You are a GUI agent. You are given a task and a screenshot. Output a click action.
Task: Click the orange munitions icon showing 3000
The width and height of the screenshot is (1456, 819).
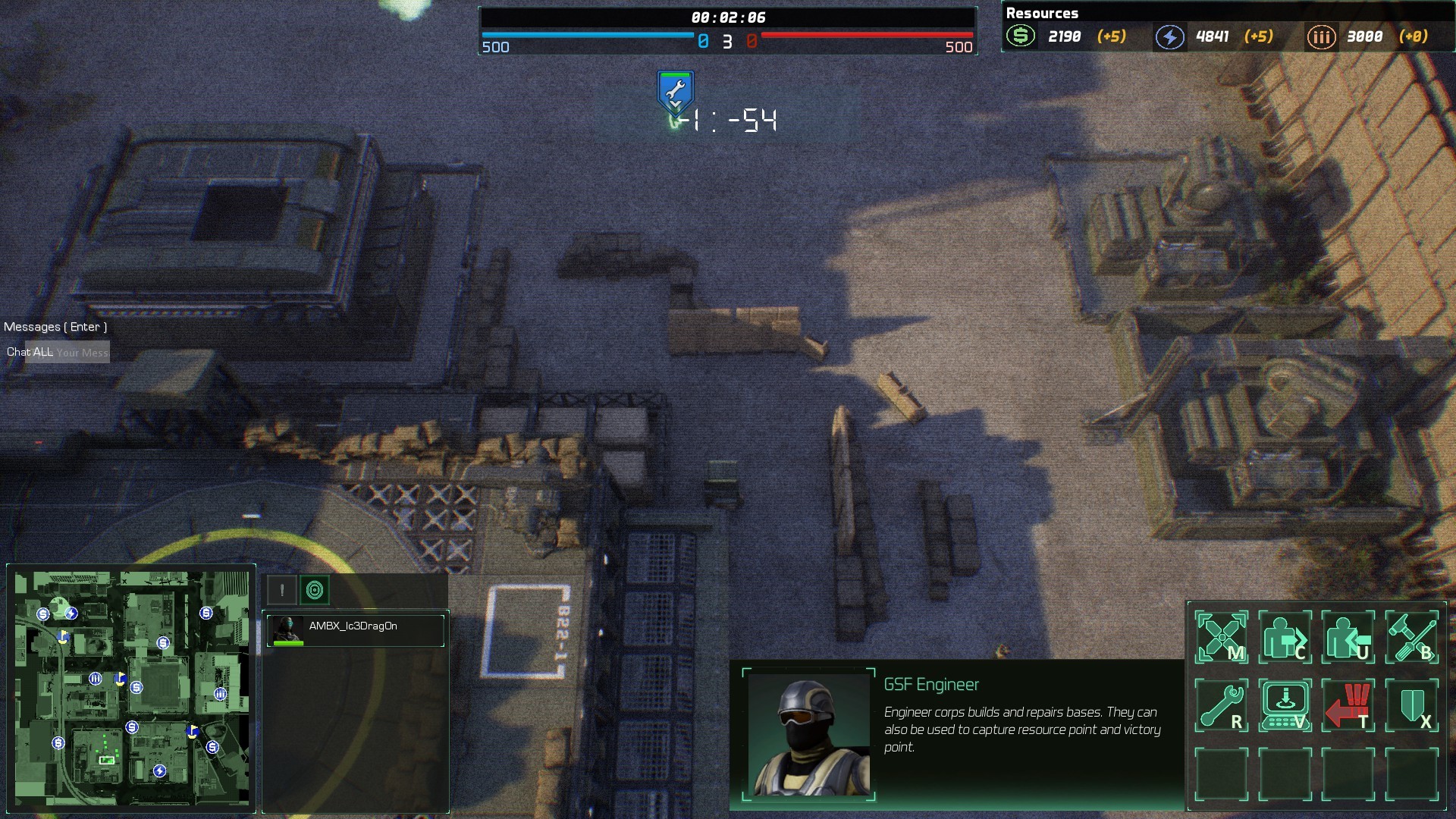(x=1321, y=36)
